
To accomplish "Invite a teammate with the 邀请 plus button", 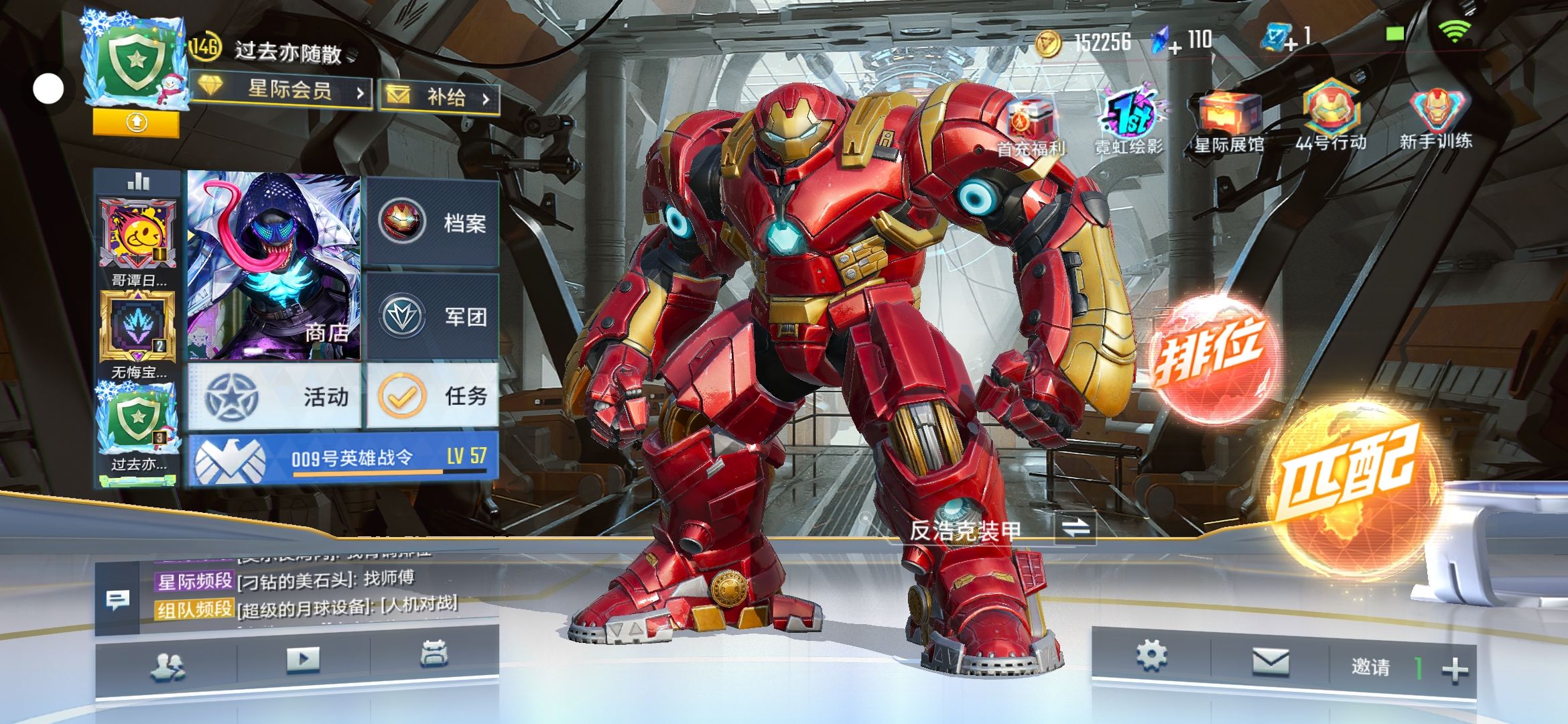I will [1454, 669].
